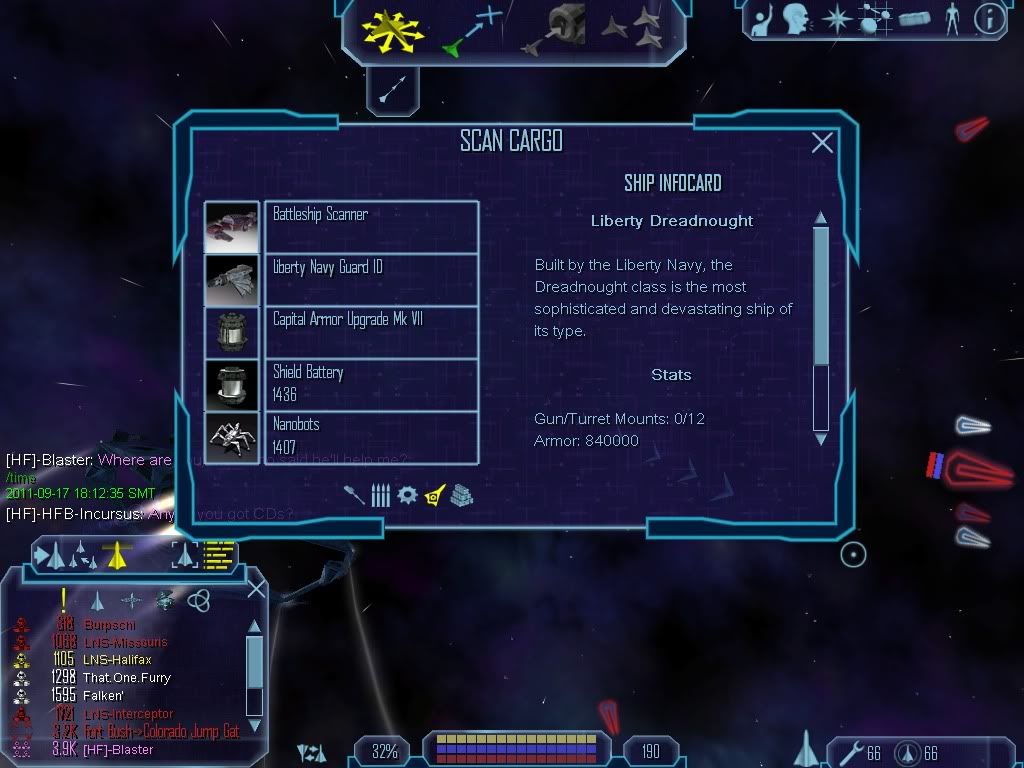Target [HF]-Blaster in the contact list
This screenshot has width=1024, height=768.
tap(118, 750)
